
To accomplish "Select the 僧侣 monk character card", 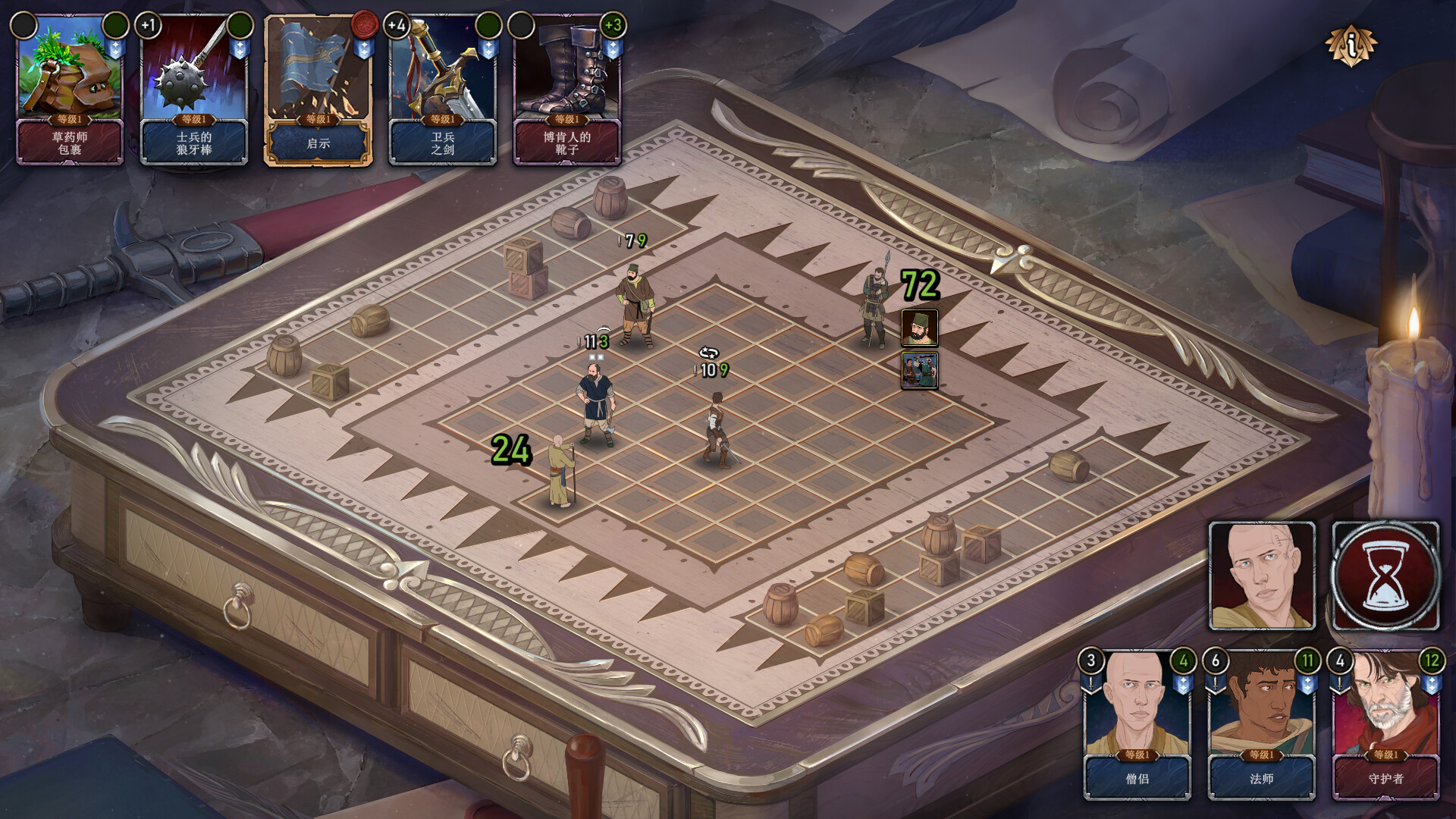I will (1137, 725).
